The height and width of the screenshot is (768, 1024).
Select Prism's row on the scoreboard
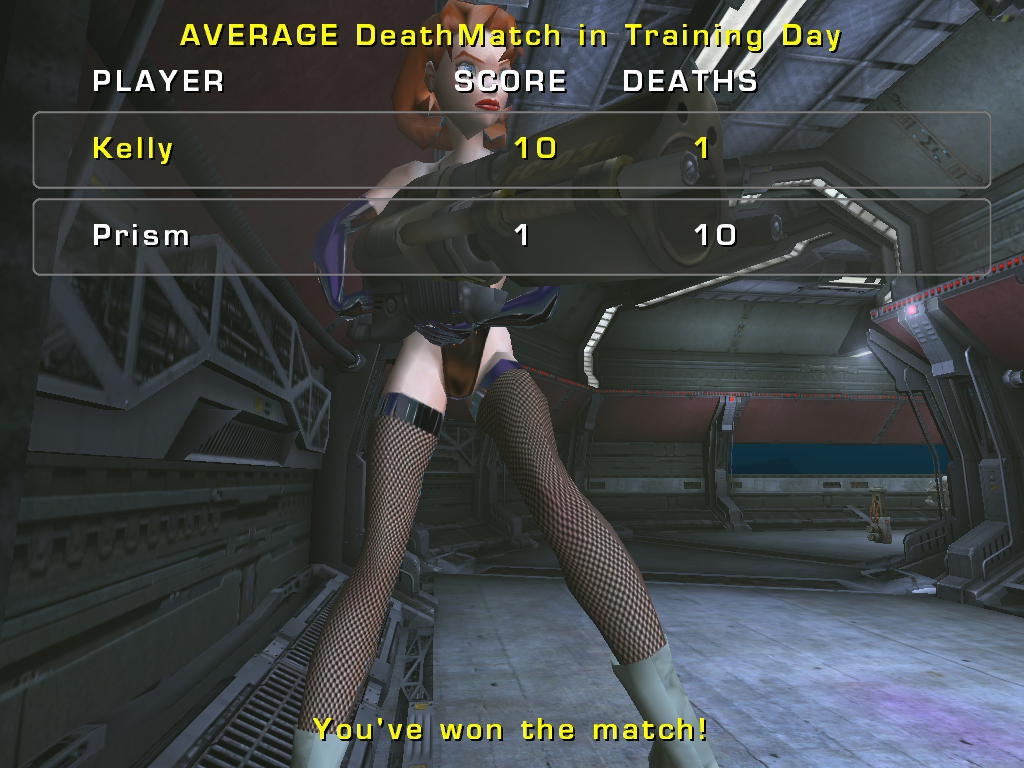(x=511, y=237)
